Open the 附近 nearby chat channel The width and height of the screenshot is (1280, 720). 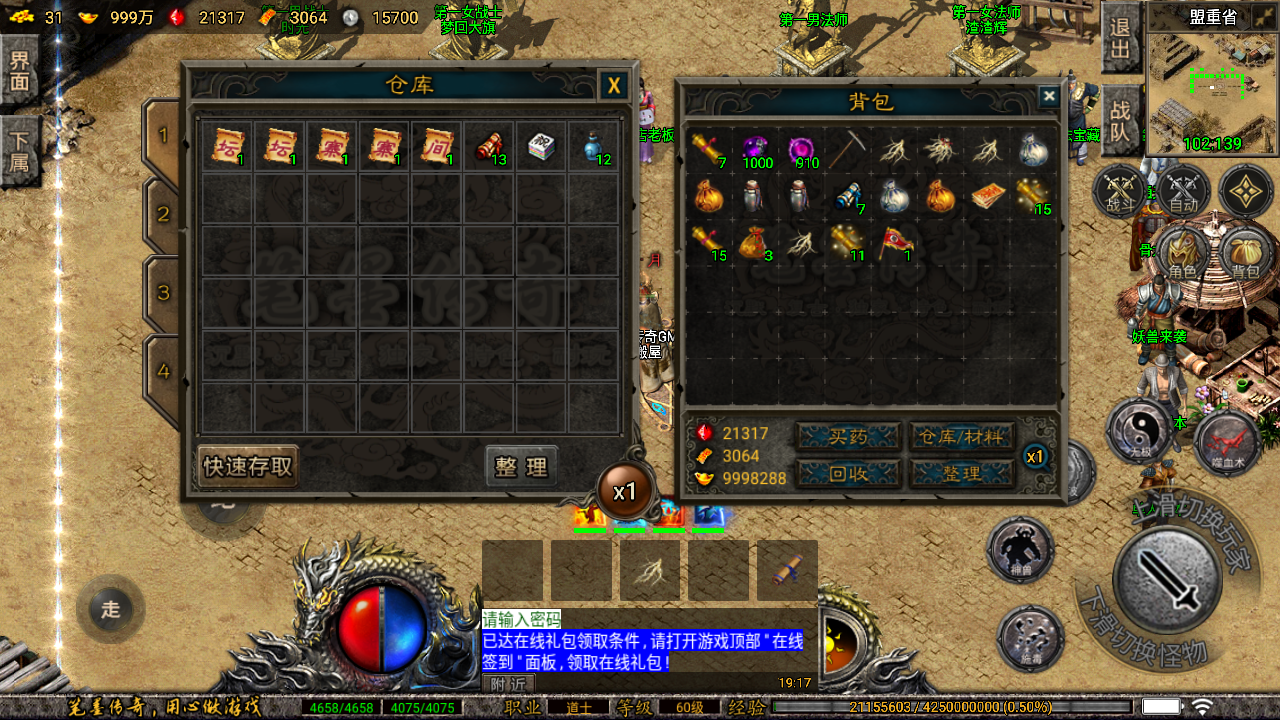509,684
